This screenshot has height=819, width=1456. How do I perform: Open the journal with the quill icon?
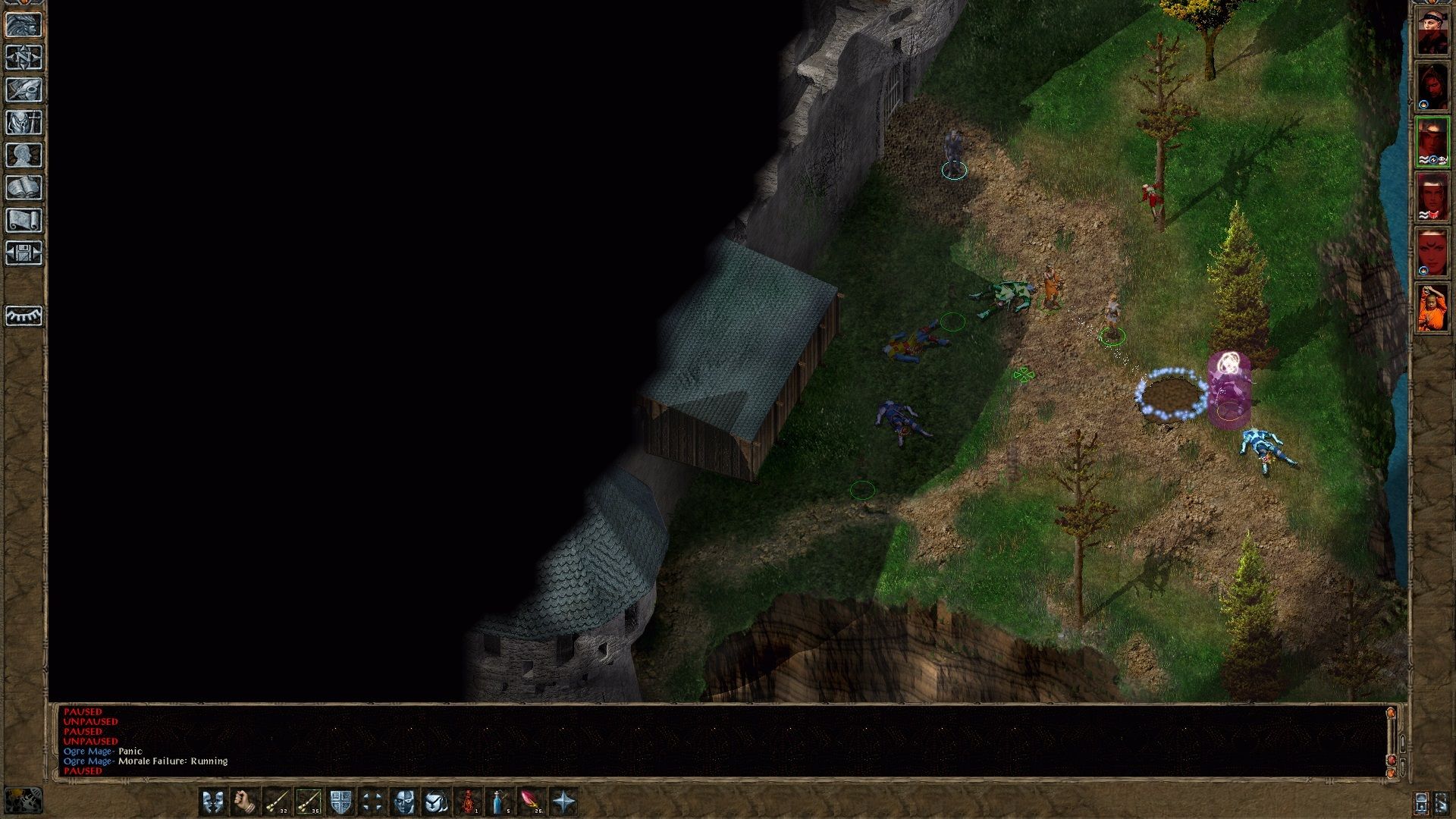pyautogui.click(x=24, y=90)
